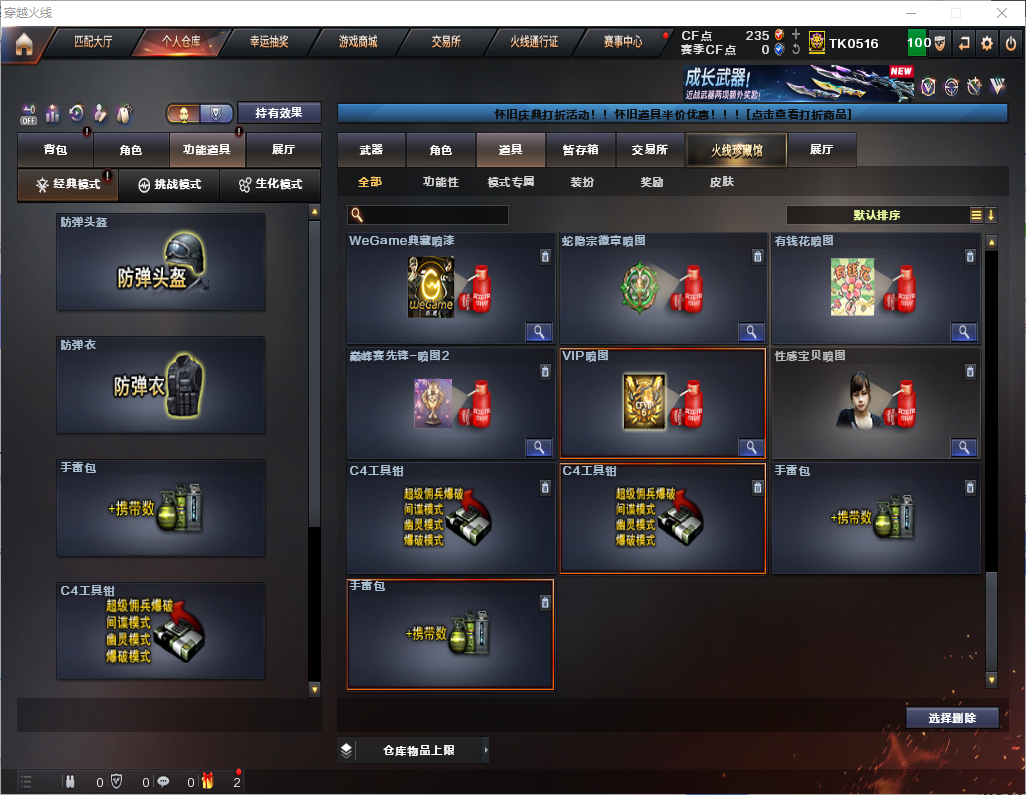Show the 皮肤 skins filter
The height and width of the screenshot is (795, 1026).
click(721, 182)
